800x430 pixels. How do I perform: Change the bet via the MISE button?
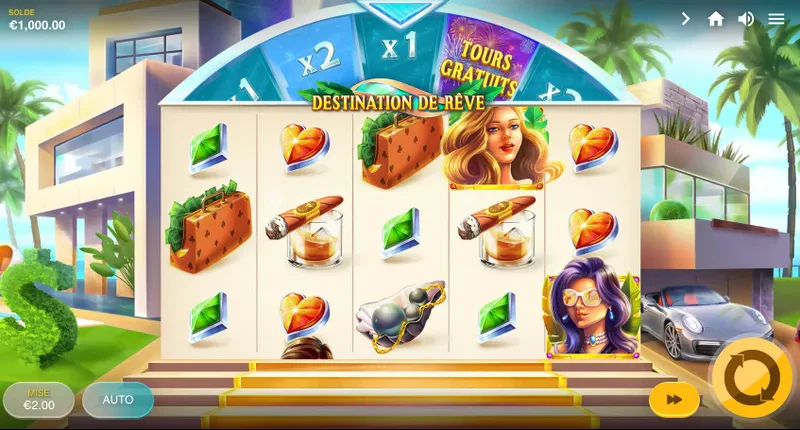(x=39, y=400)
